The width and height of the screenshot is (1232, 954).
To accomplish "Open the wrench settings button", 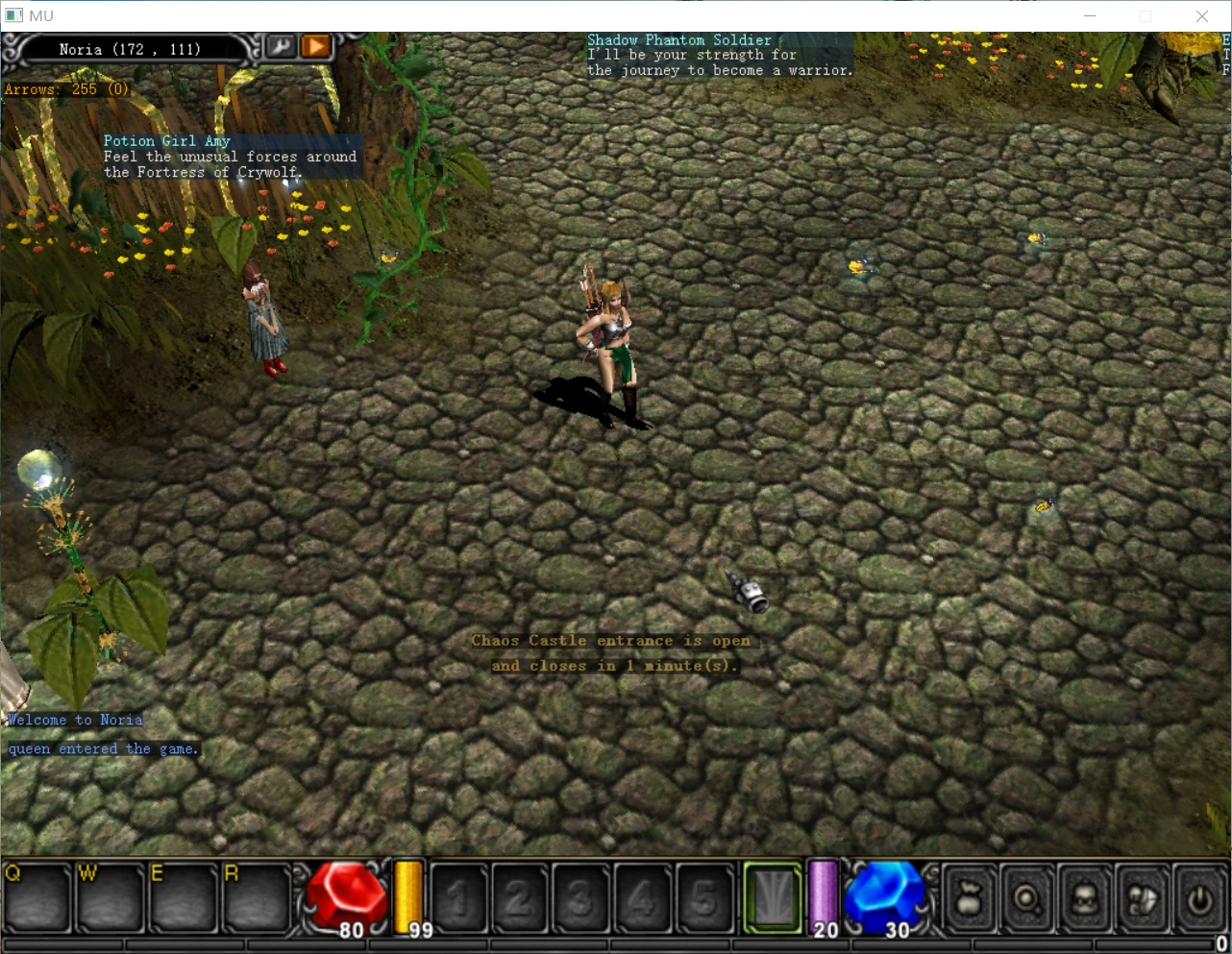I will pos(281,46).
